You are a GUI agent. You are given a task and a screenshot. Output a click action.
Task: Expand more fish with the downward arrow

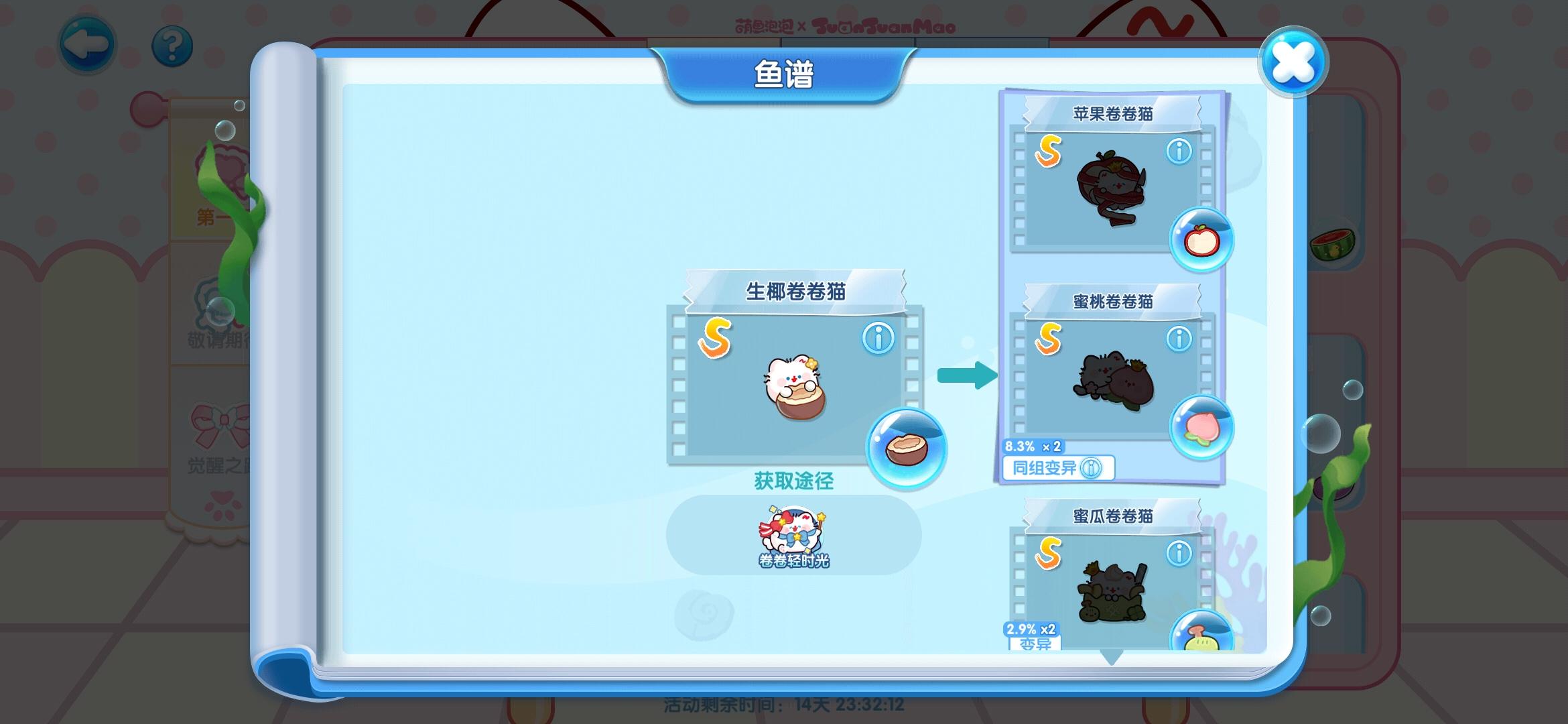pos(1111,656)
